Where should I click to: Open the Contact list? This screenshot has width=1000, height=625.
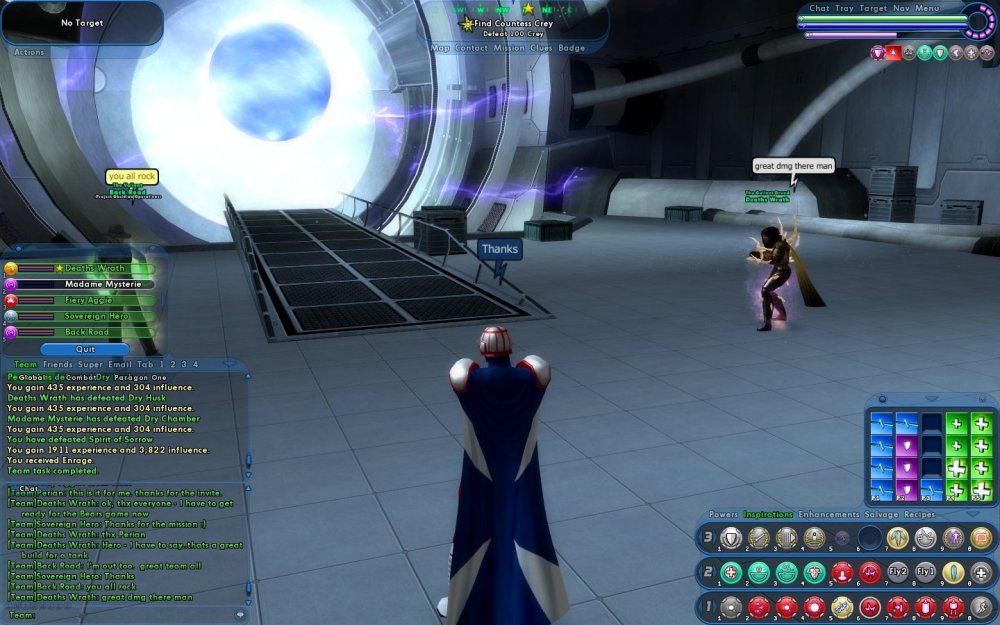[x=472, y=48]
